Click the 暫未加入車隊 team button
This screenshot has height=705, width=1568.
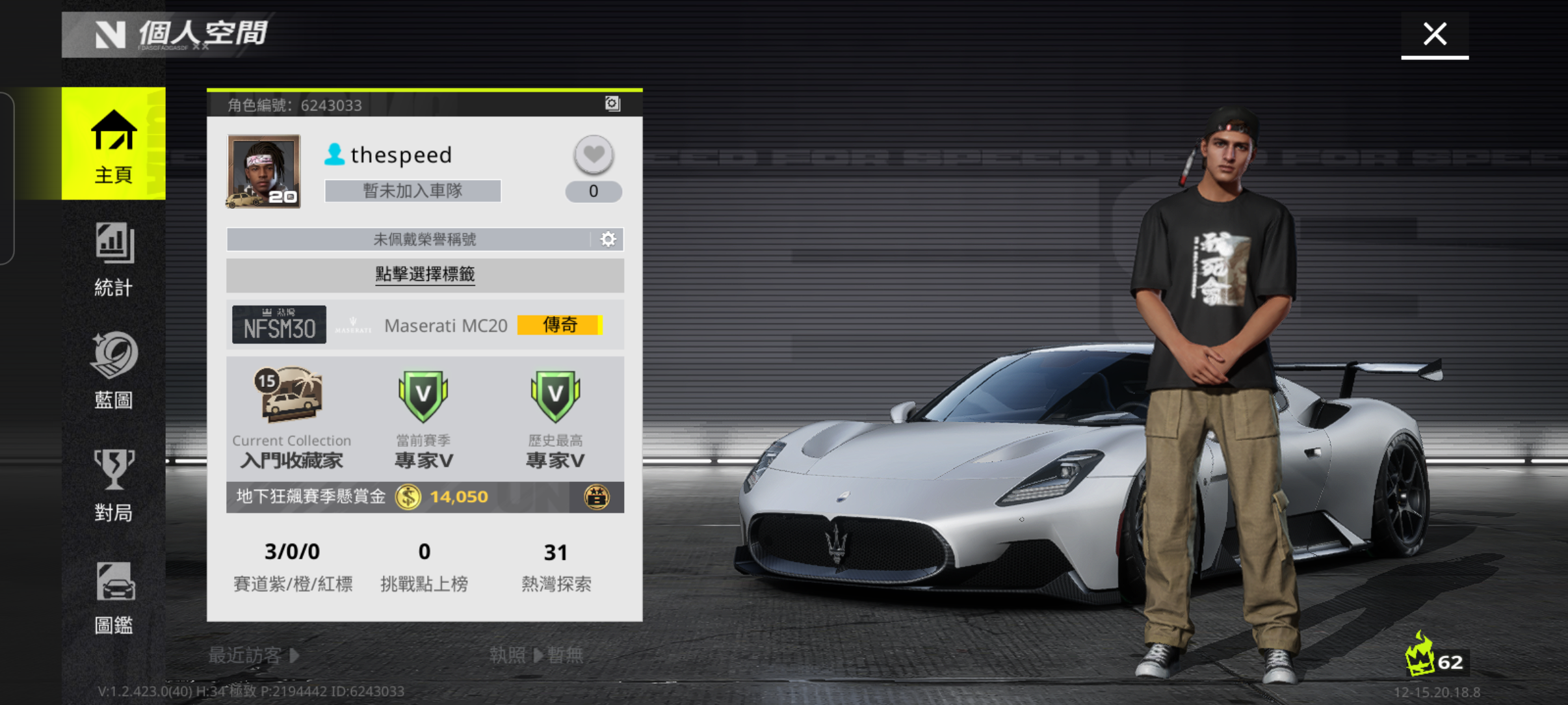pyautogui.click(x=412, y=191)
